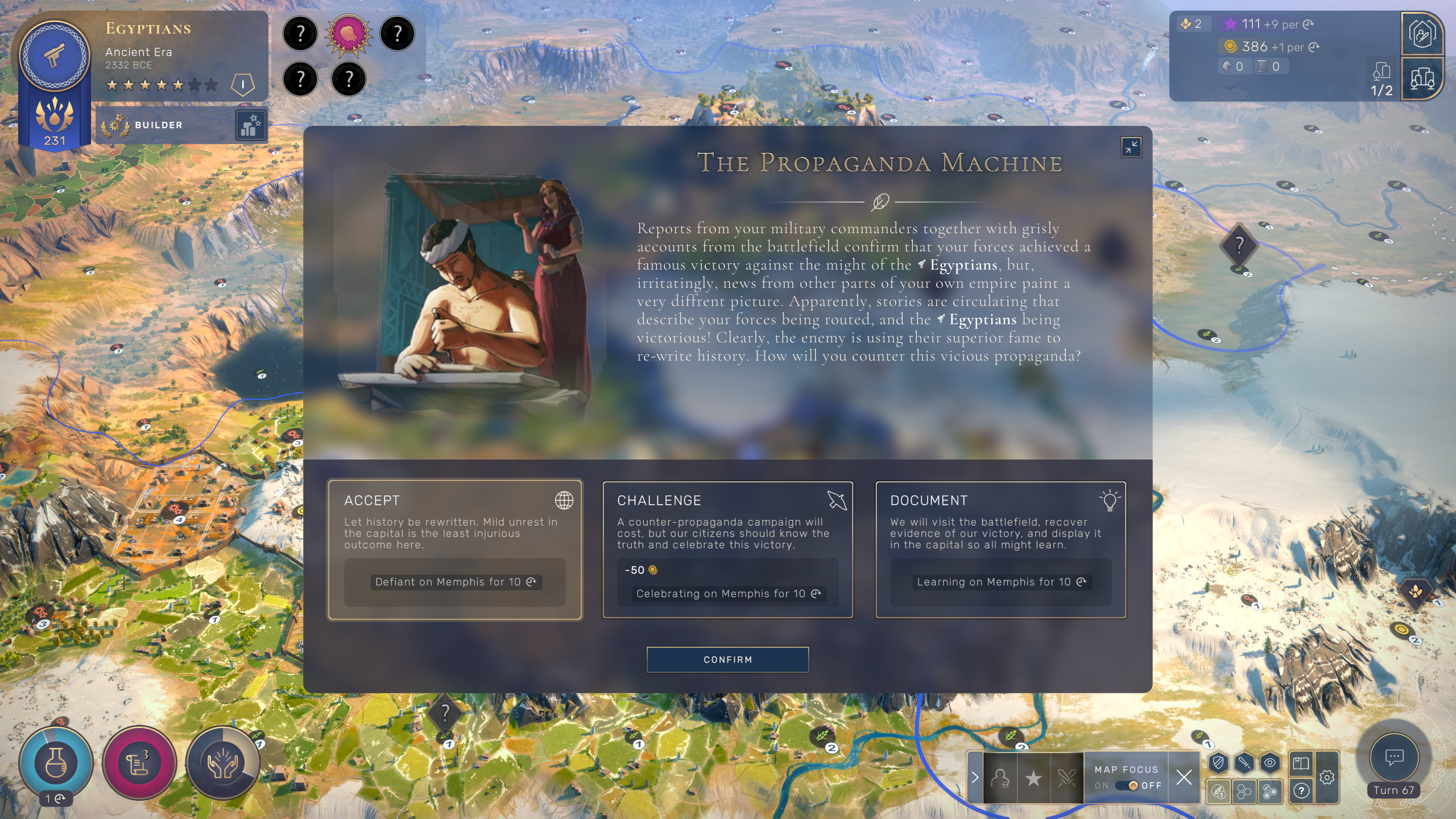Screen dimensions: 1456x819
Task: Open the encyclopedia book icon
Action: pos(1301,763)
